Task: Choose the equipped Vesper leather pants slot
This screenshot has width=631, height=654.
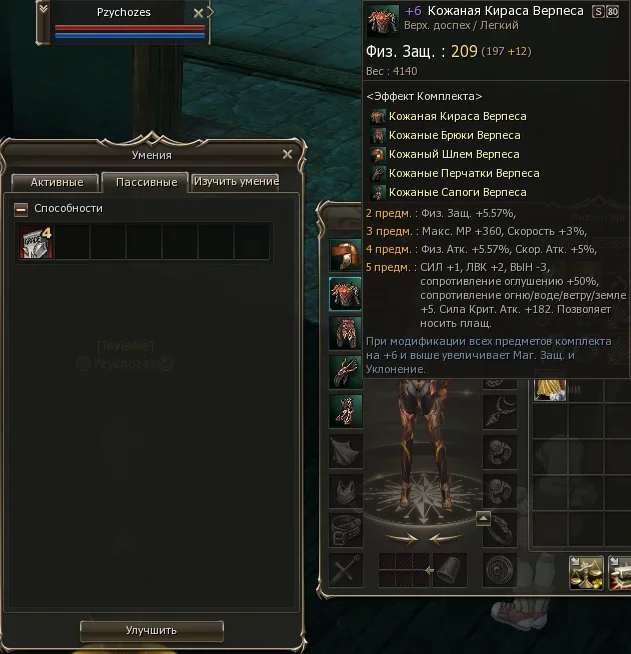Action: [346, 331]
